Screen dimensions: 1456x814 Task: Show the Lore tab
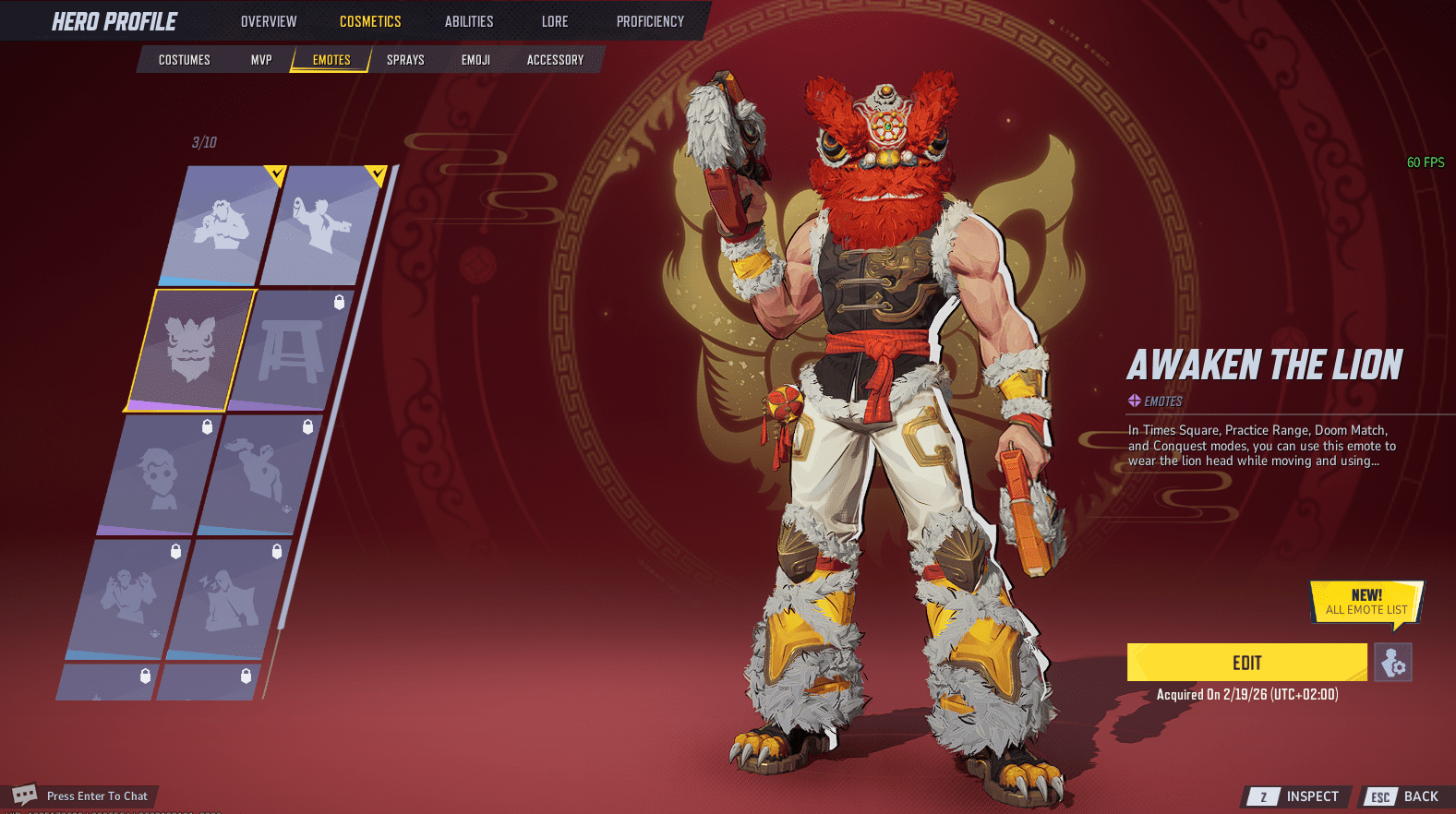click(x=555, y=21)
